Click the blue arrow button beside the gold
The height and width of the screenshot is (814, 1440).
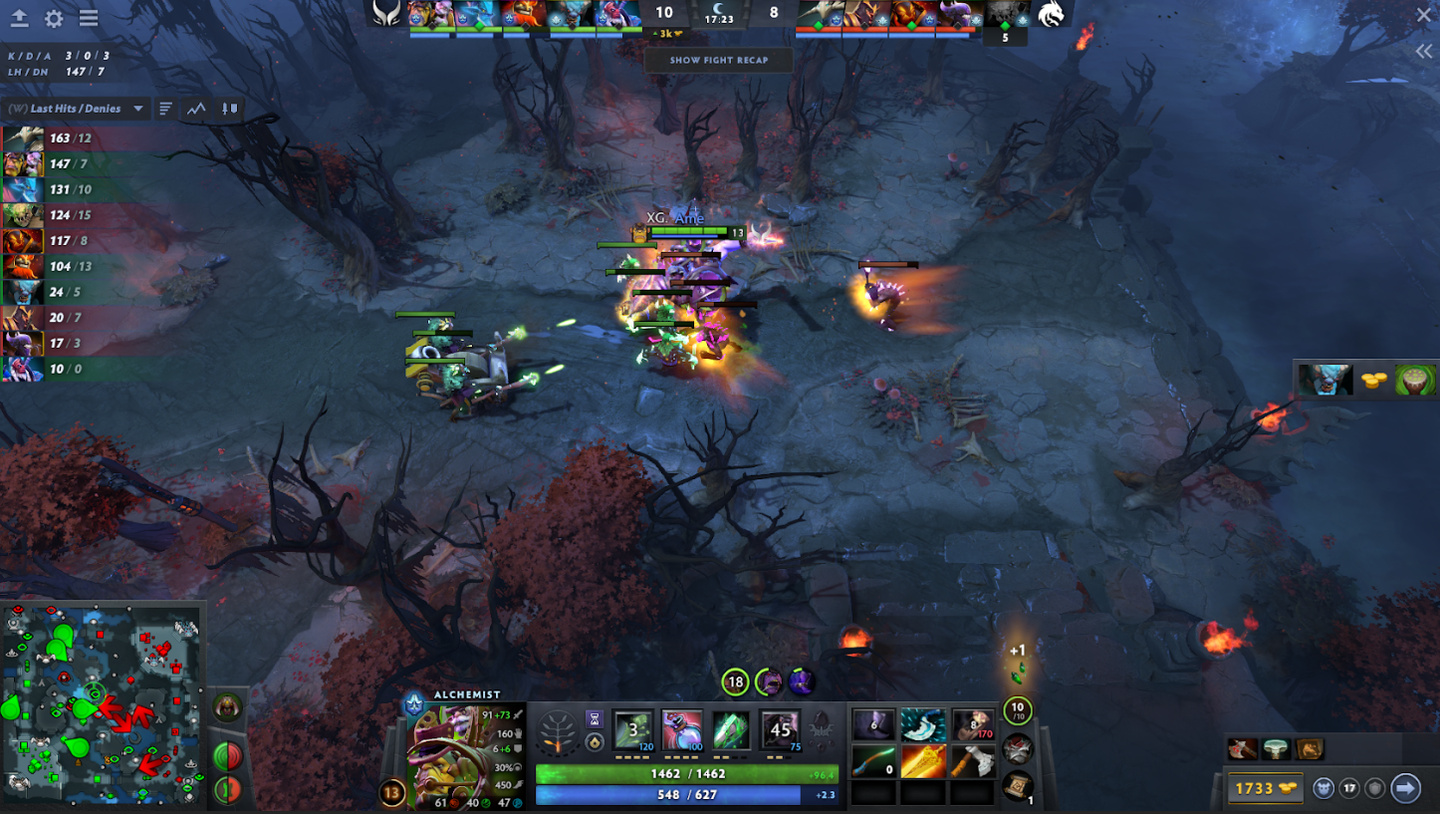(1405, 788)
